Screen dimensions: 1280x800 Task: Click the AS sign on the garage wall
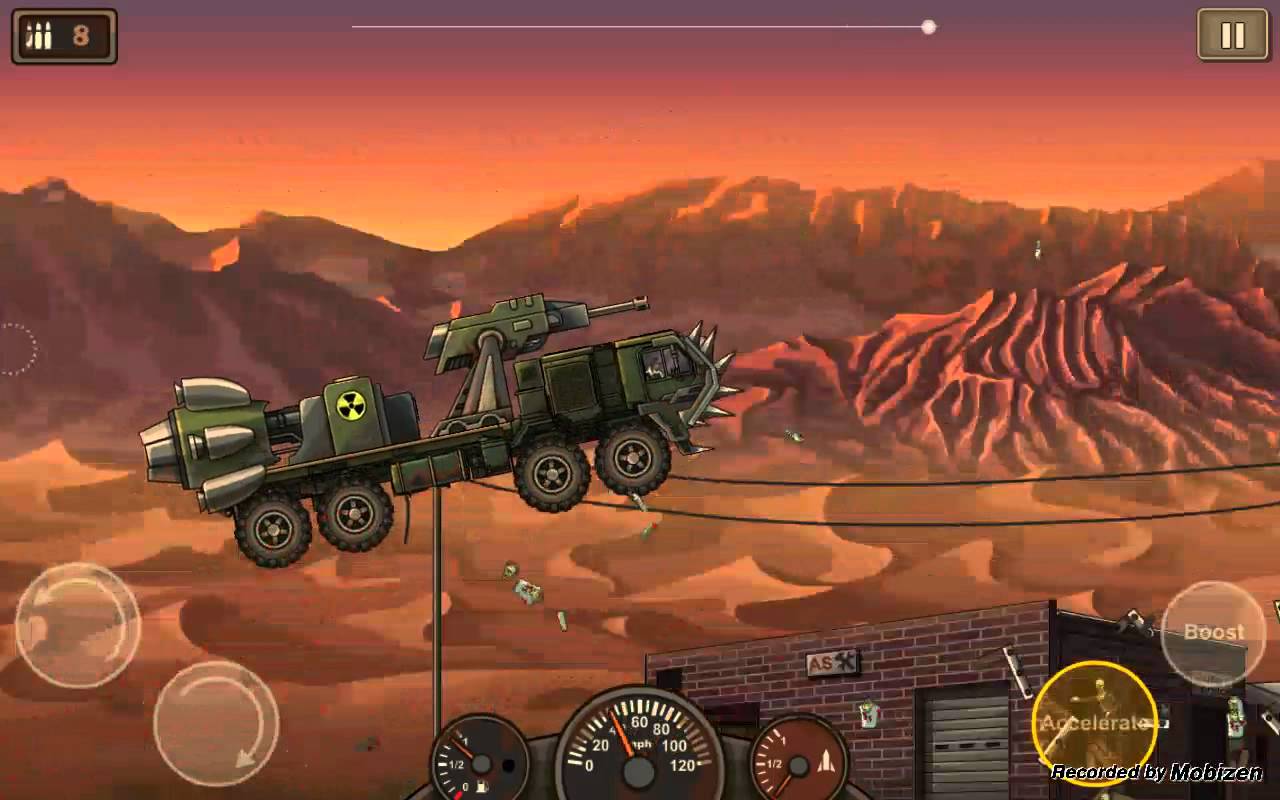(x=832, y=662)
